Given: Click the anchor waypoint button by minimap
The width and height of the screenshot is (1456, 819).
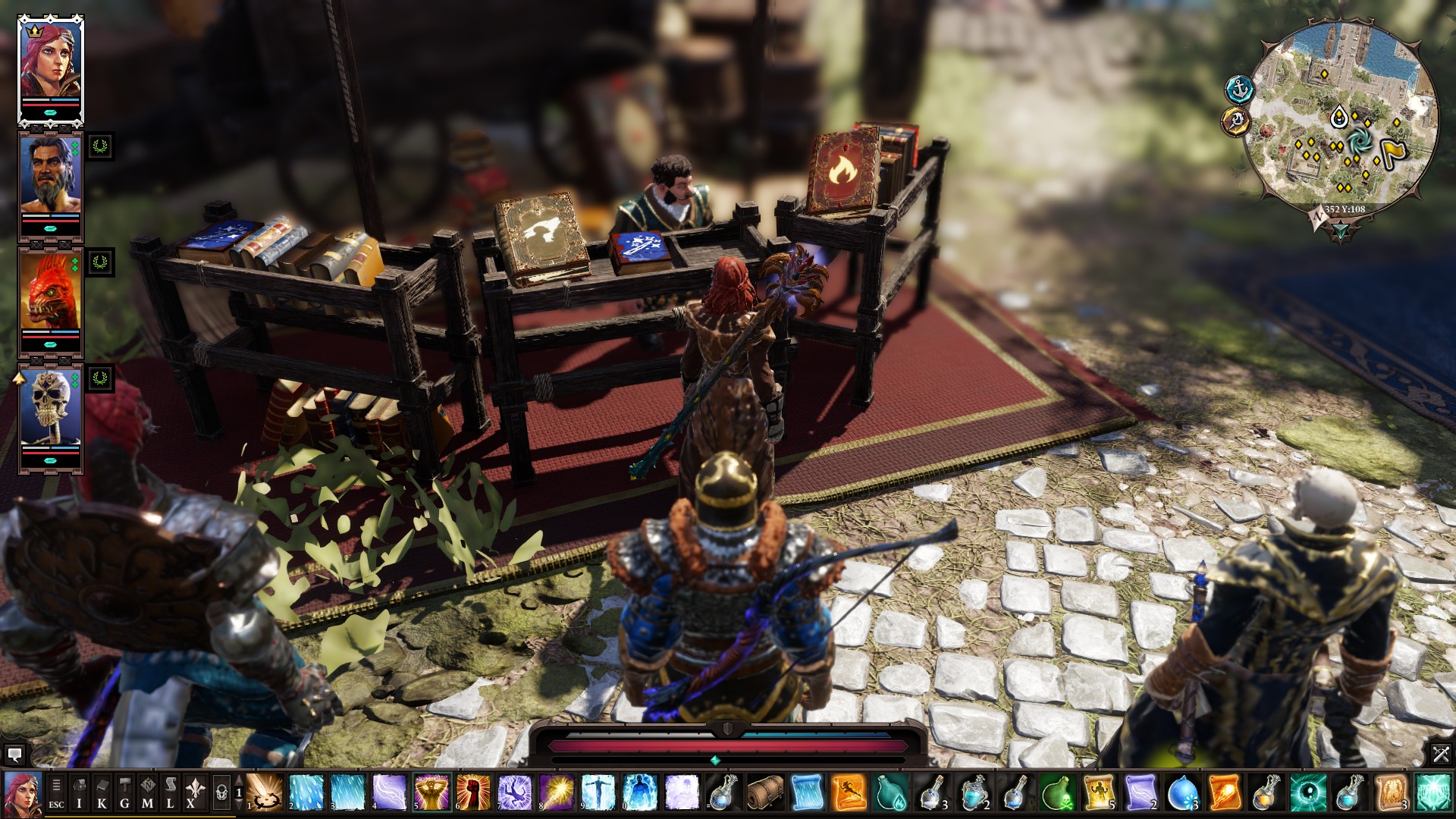Looking at the screenshot, I should (1239, 89).
